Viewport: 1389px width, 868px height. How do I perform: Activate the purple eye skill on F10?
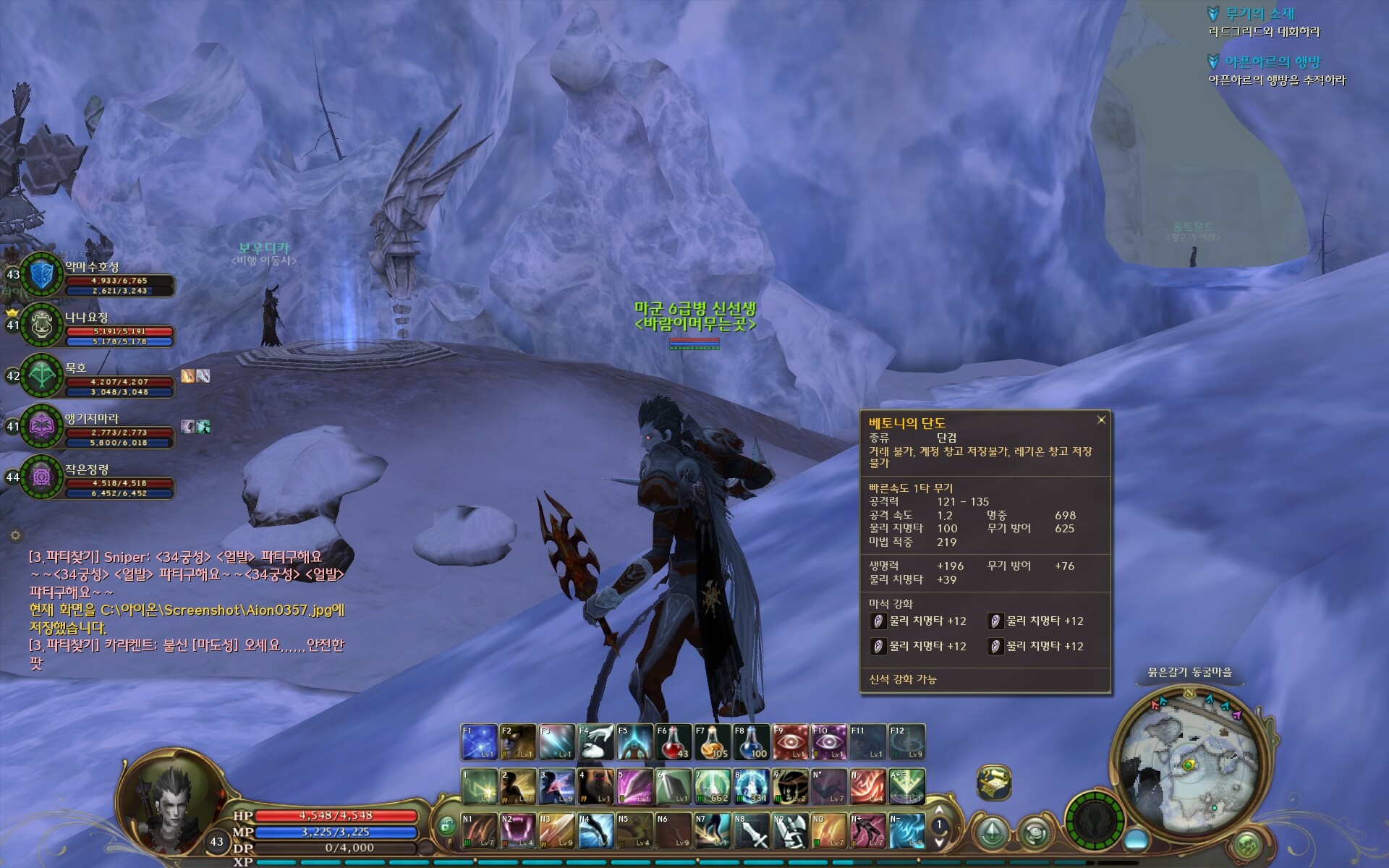(829, 742)
